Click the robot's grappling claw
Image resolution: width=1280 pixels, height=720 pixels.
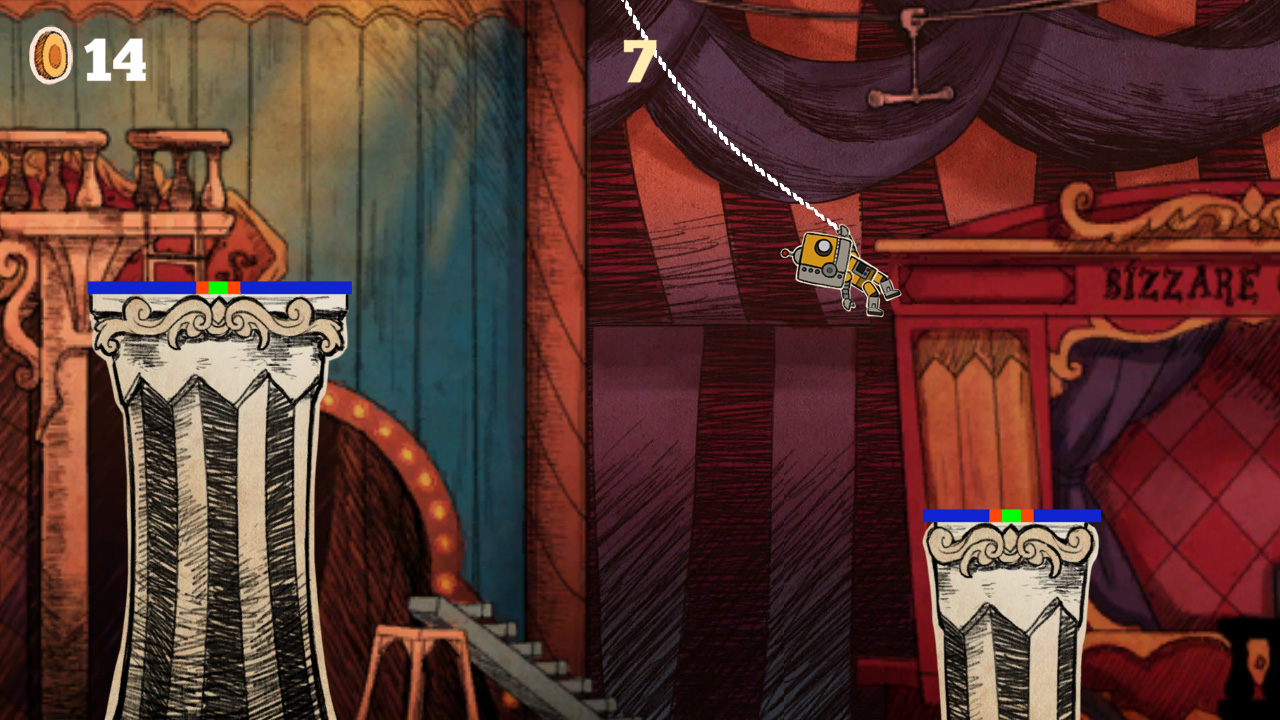pyautogui.click(x=845, y=232)
